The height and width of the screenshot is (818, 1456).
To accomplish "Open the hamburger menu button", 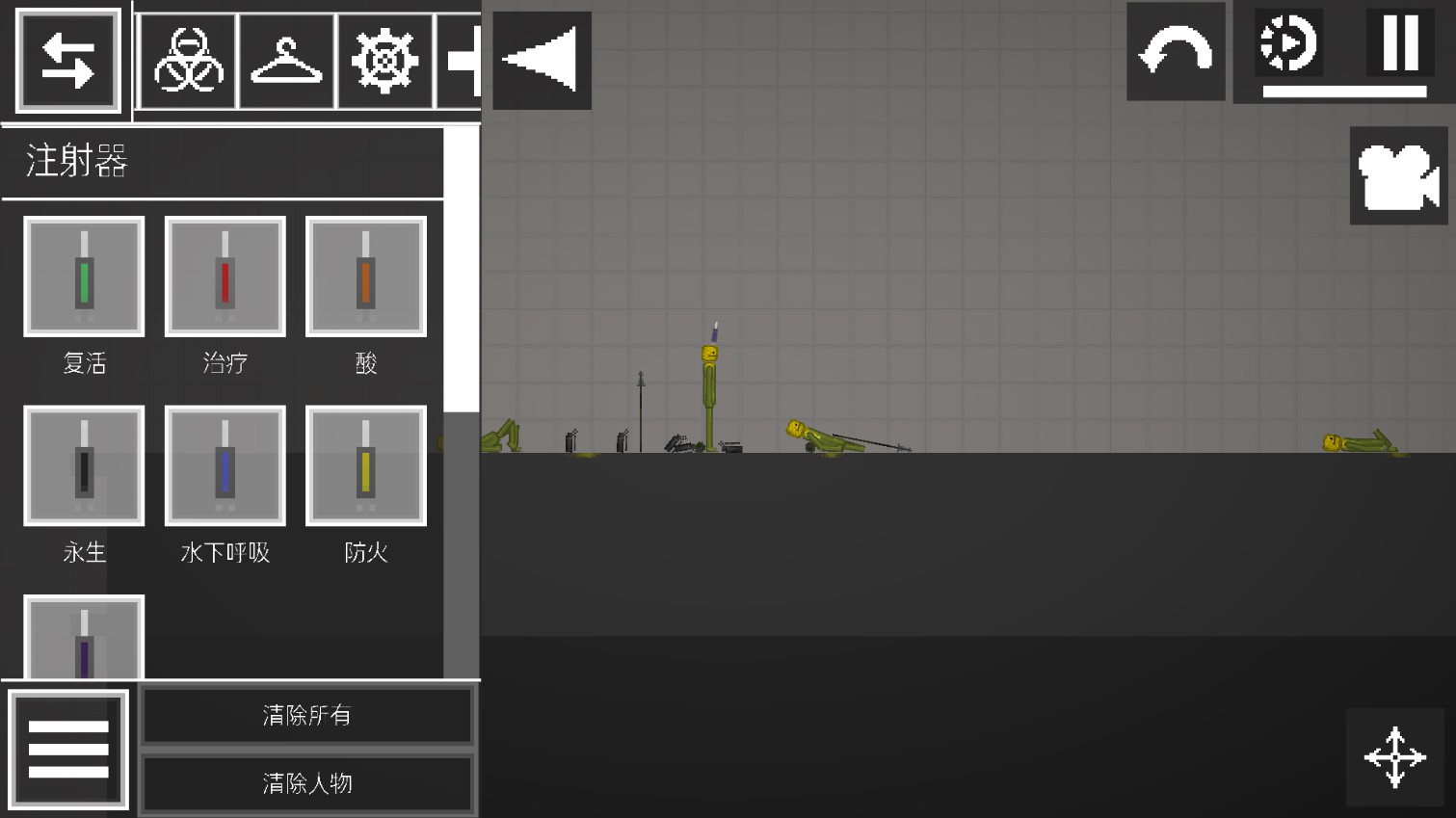I will click(68, 750).
